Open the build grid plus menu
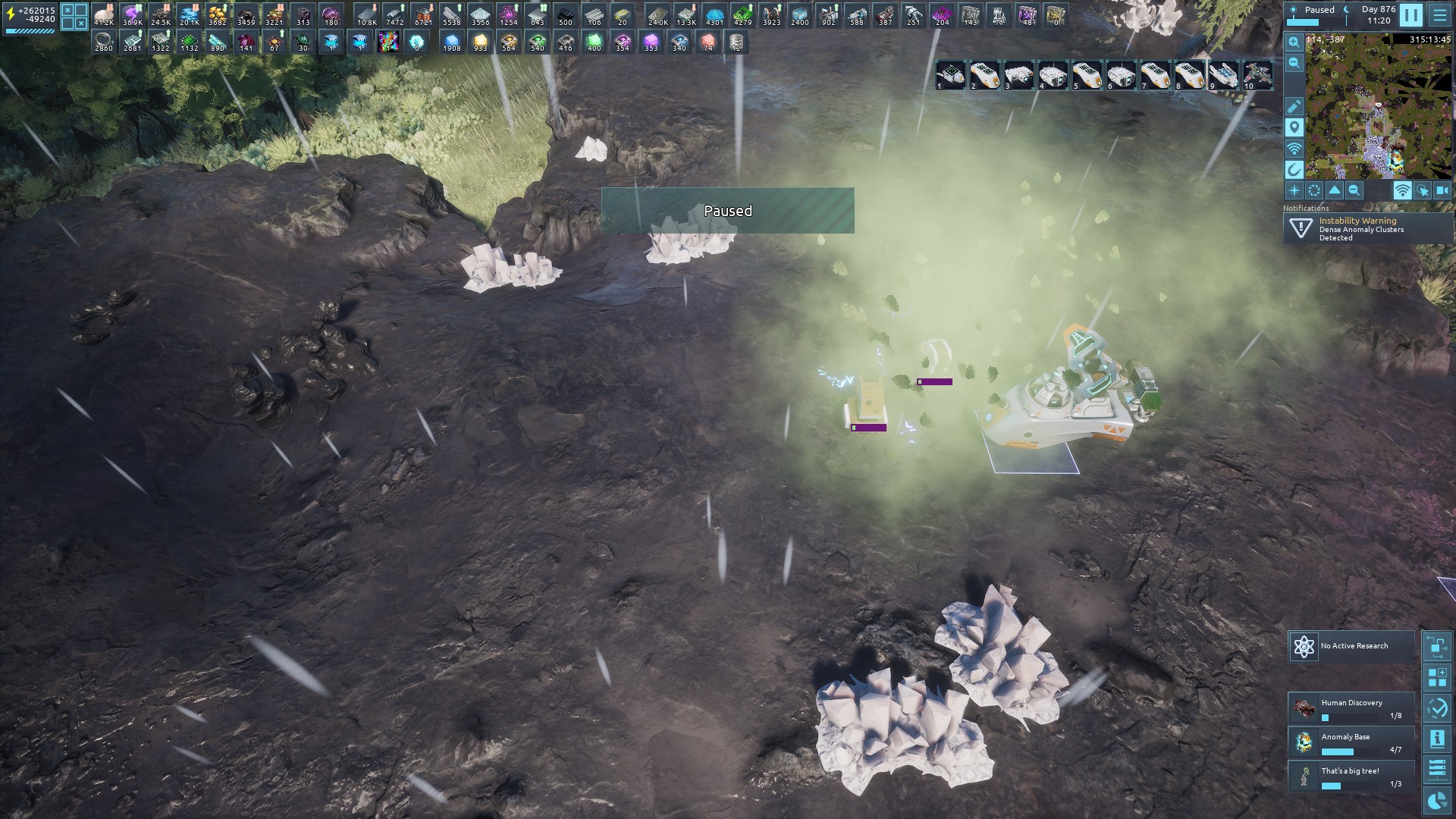Viewport: 1456px width, 819px height. [x=1436, y=678]
